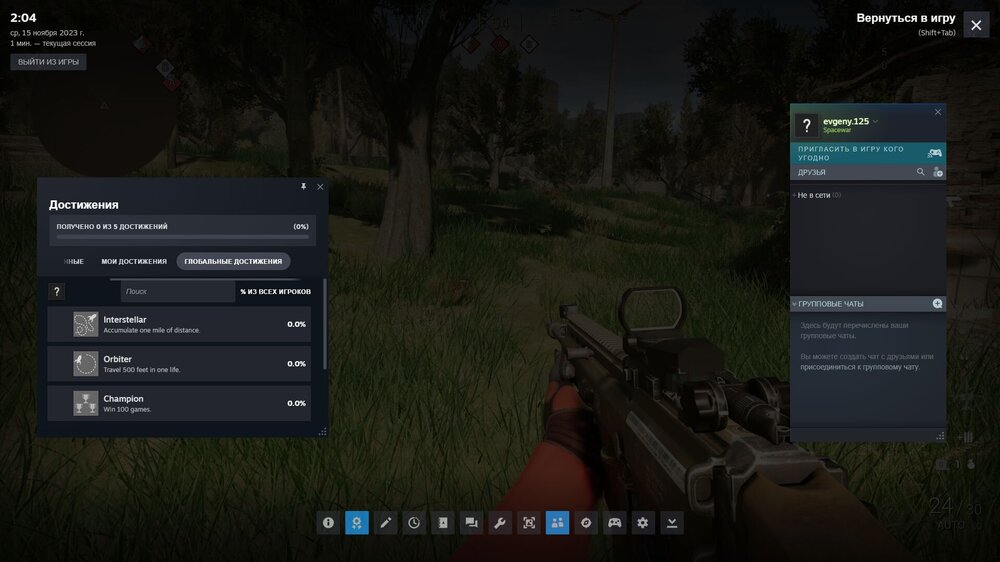
Task: Open the friends search magnifier icon
Action: pos(921,172)
